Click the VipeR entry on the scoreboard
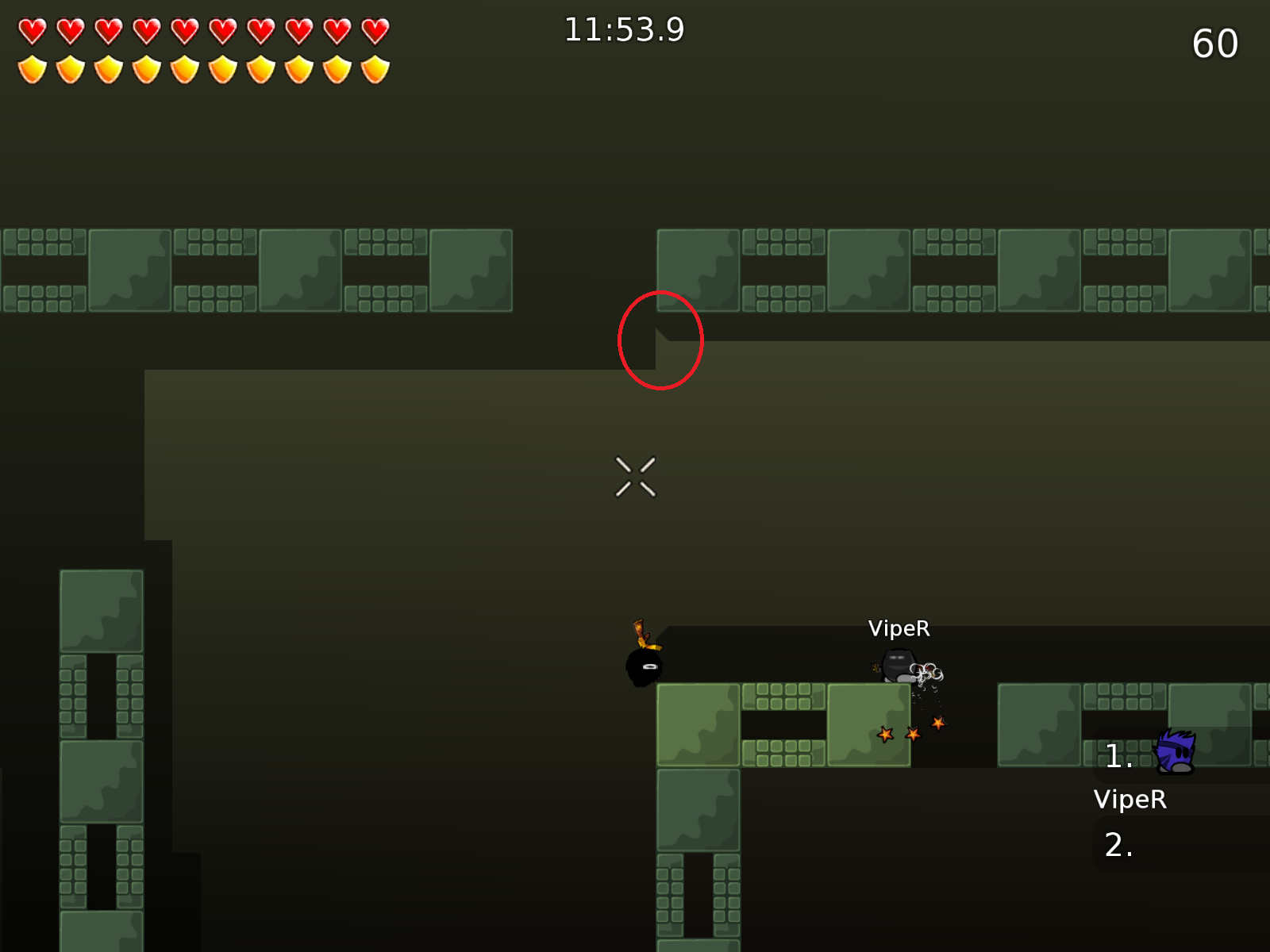Viewport: 1270px width, 952px height. pyautogui.click(x=1130, y=800)
